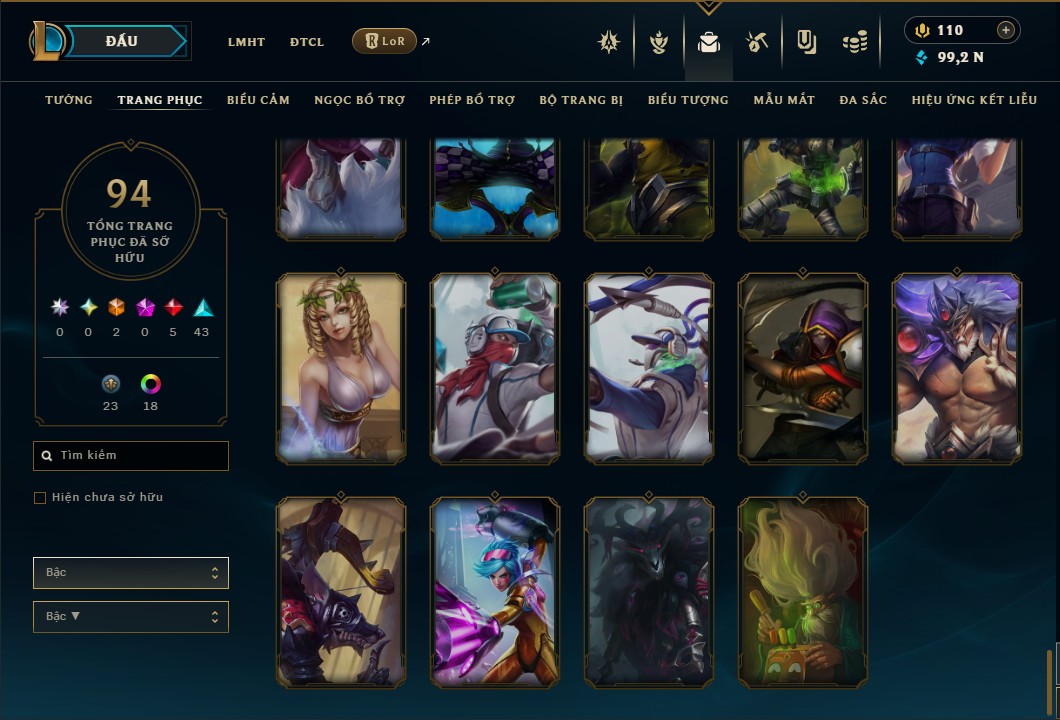1060x720 pixels.
Task: Click the plus button beside 110 currency
Action: tap(1006, 31)
